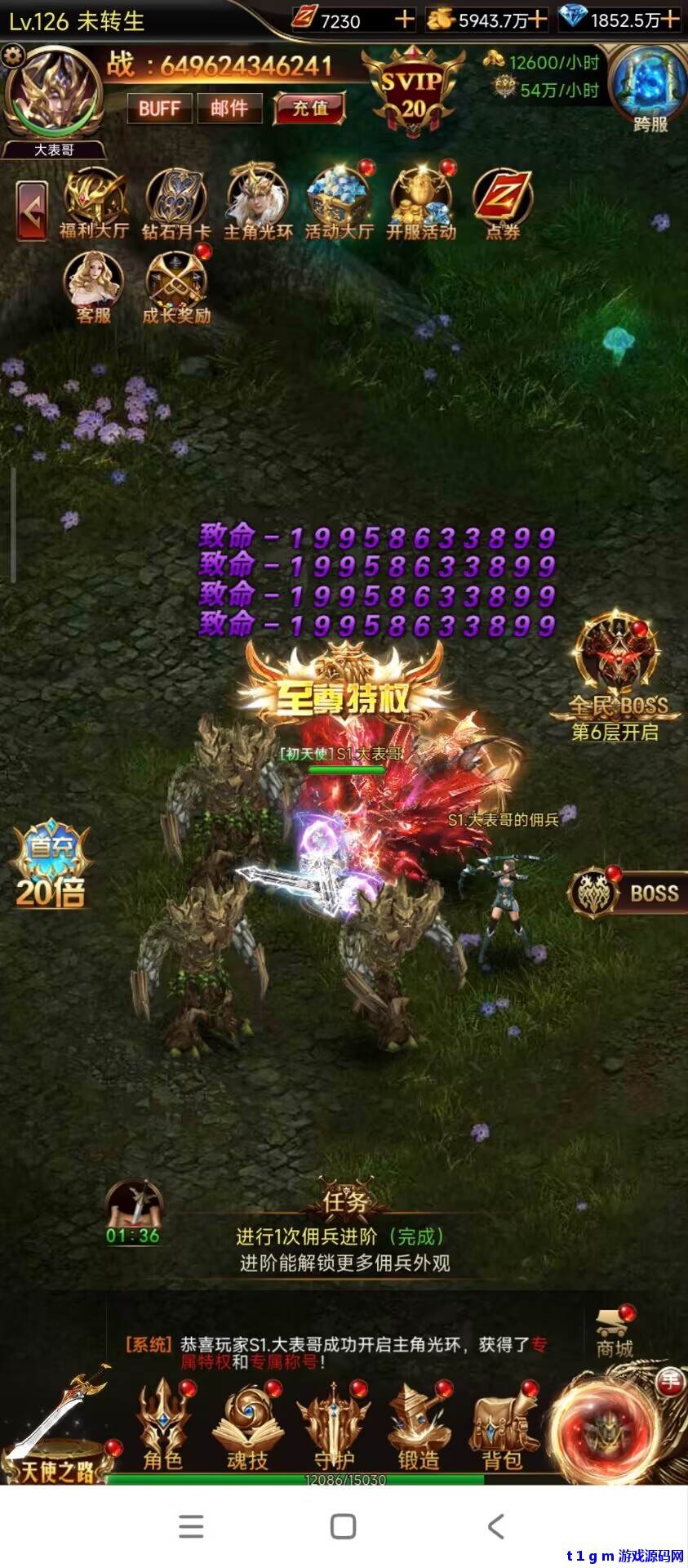
Task: Open the 角色 character menu
Action: [163, 1425]
